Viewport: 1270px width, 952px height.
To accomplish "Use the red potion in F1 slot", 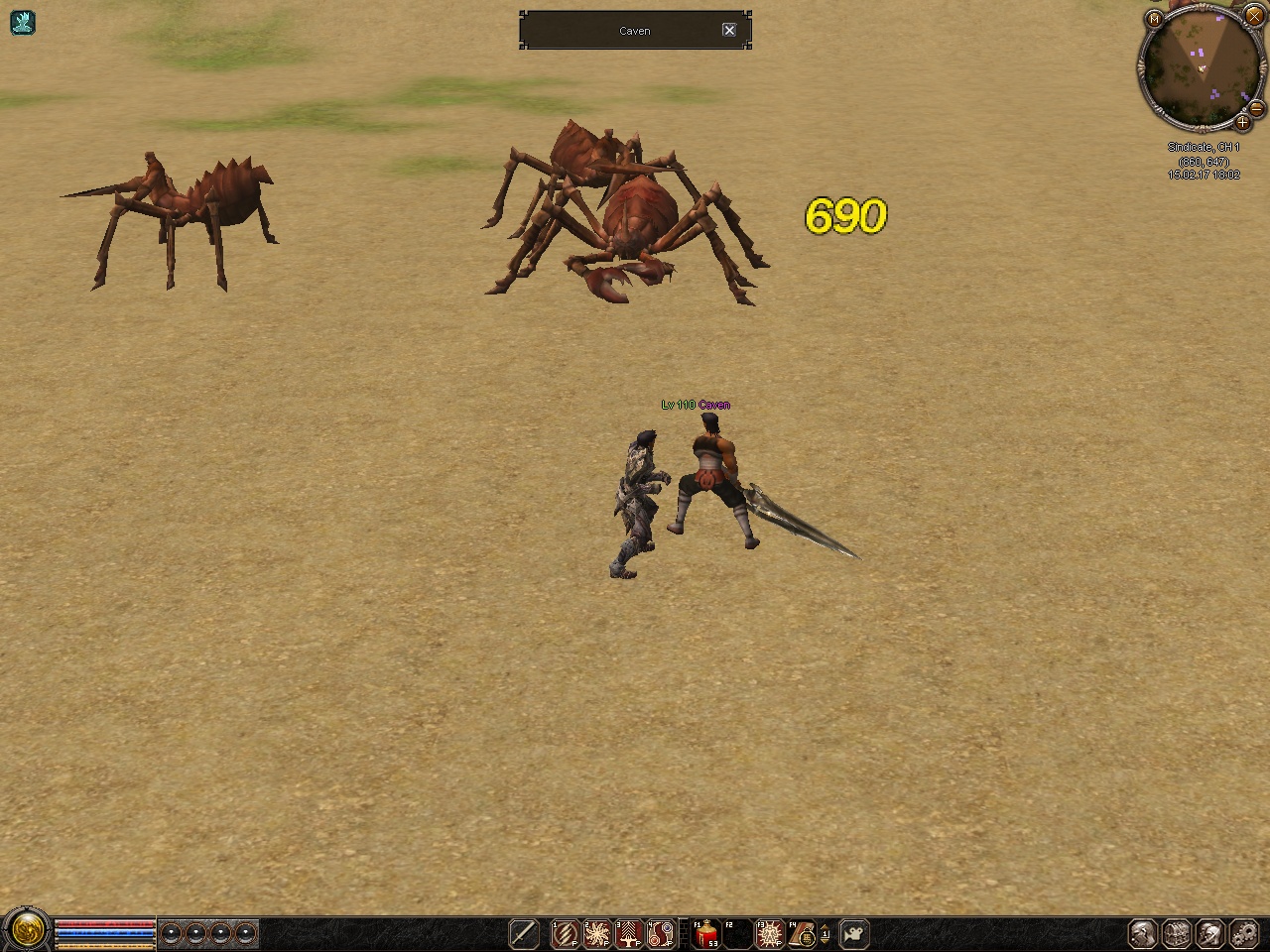I will click(706, 933).
